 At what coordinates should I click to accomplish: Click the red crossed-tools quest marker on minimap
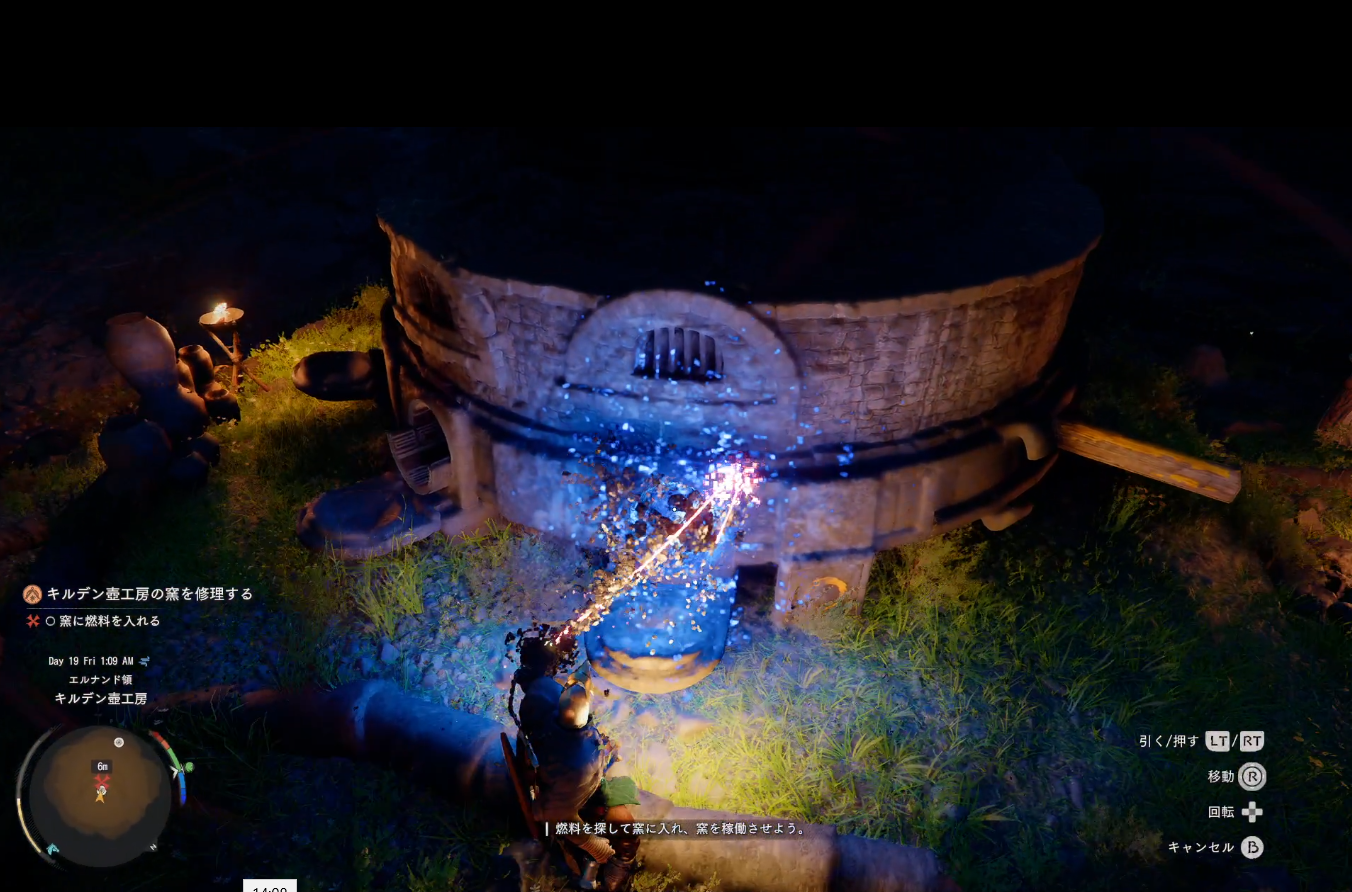point(101,781)
